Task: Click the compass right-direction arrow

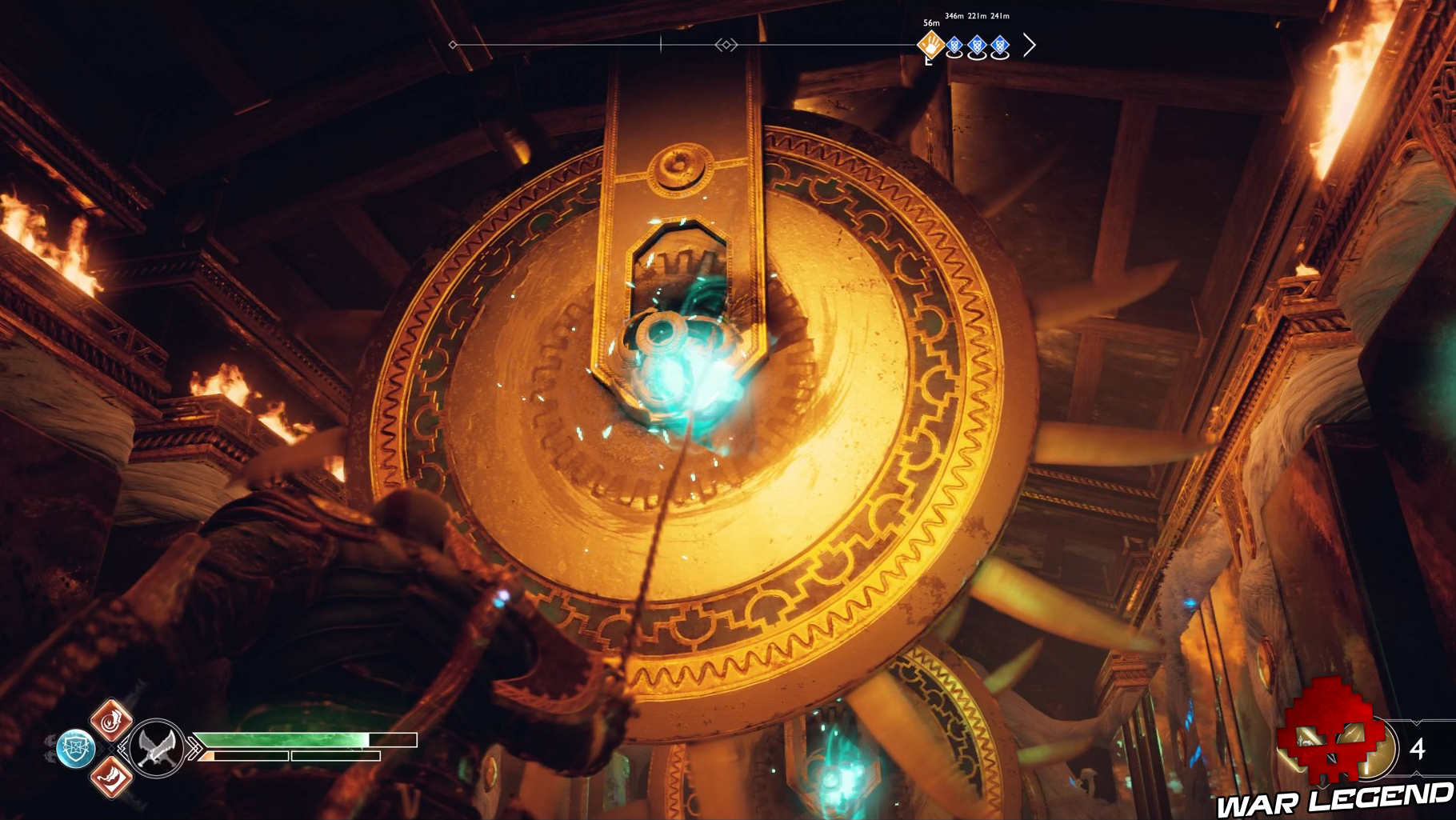Action: pyautogui.click(x=1030, y=46)
